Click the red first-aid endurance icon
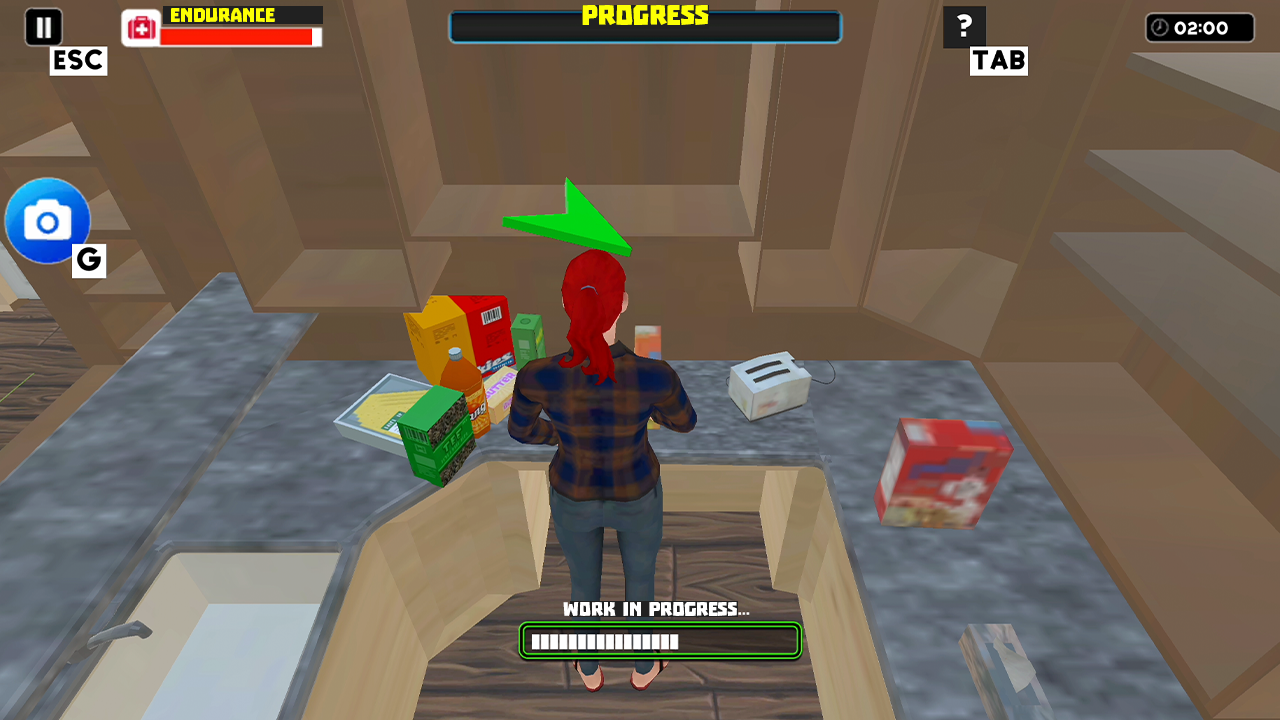Viewport: 1280px width, 720px height. point(139,28)
